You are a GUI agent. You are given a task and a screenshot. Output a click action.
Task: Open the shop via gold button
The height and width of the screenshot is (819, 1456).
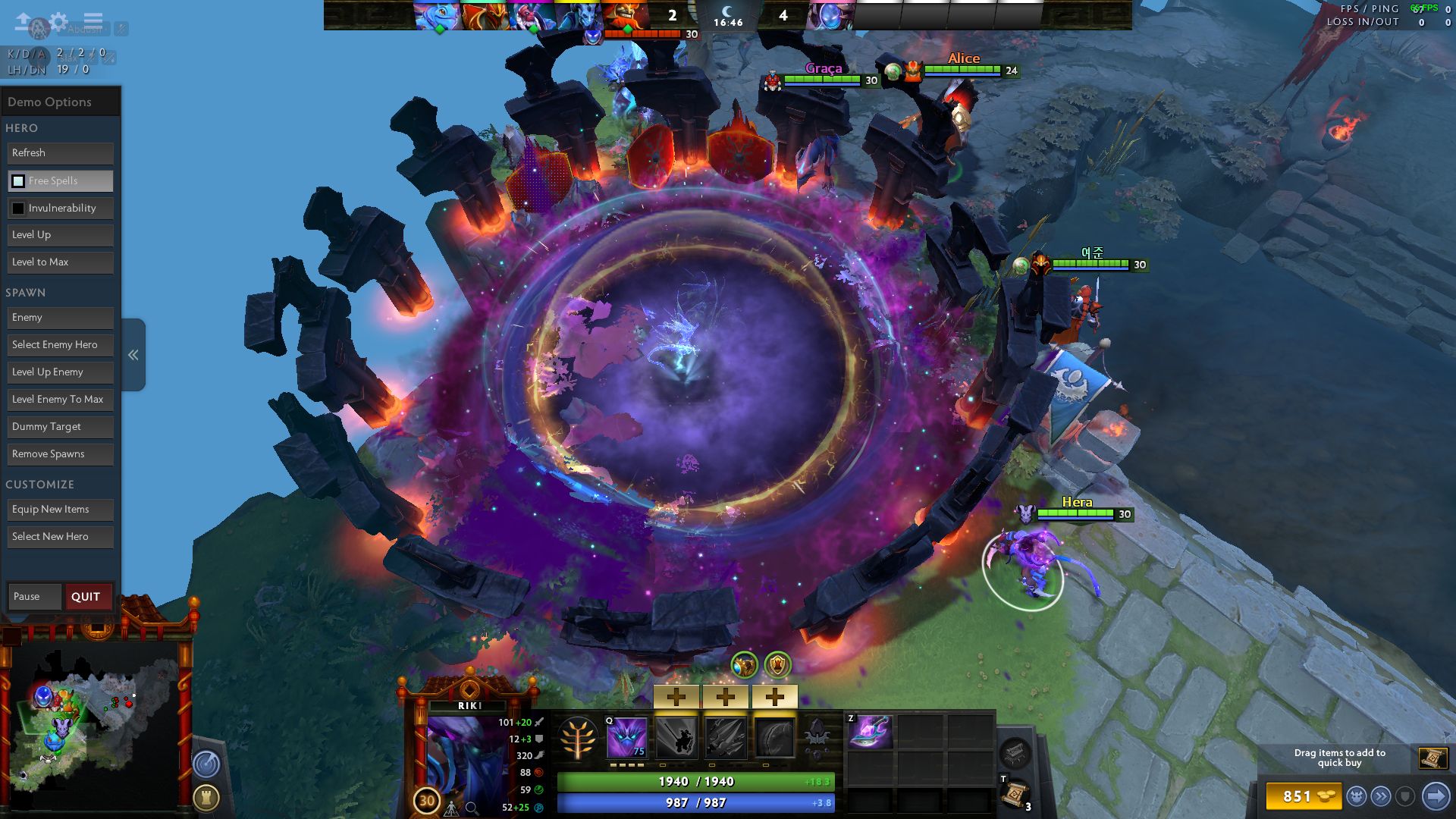pyautogui.click(x=1303, y=796)
